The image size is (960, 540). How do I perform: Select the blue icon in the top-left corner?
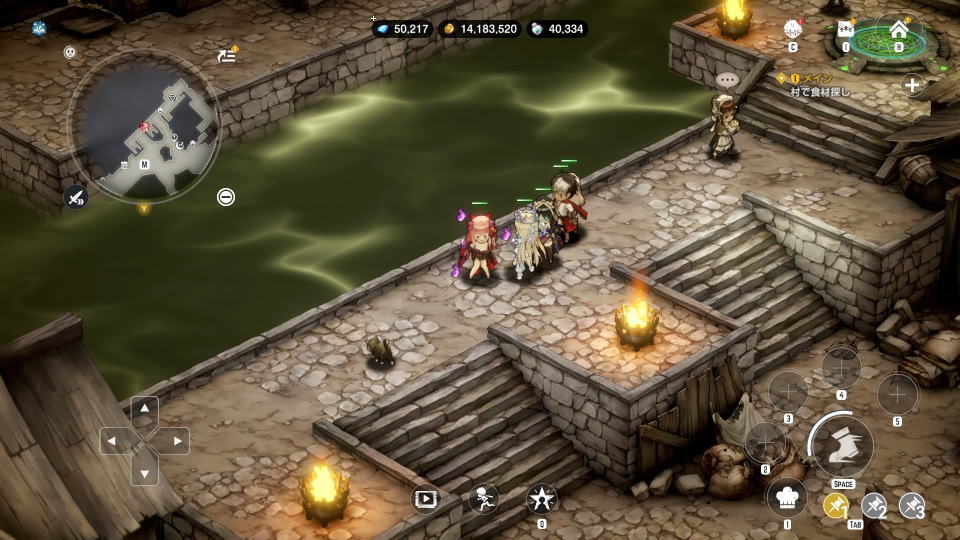click(x=39, y=28)
